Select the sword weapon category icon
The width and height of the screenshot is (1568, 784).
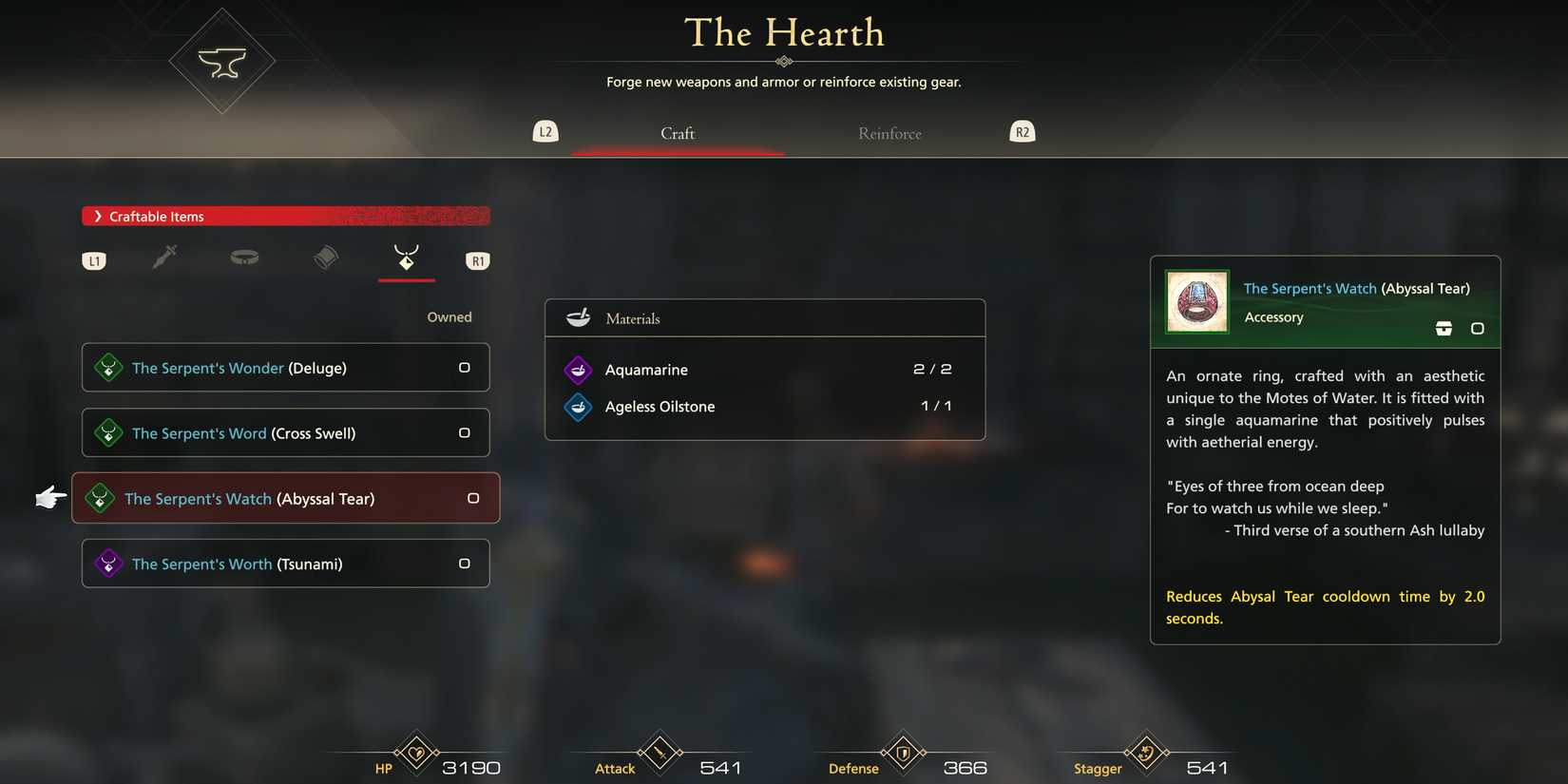(x=164, y=257)
